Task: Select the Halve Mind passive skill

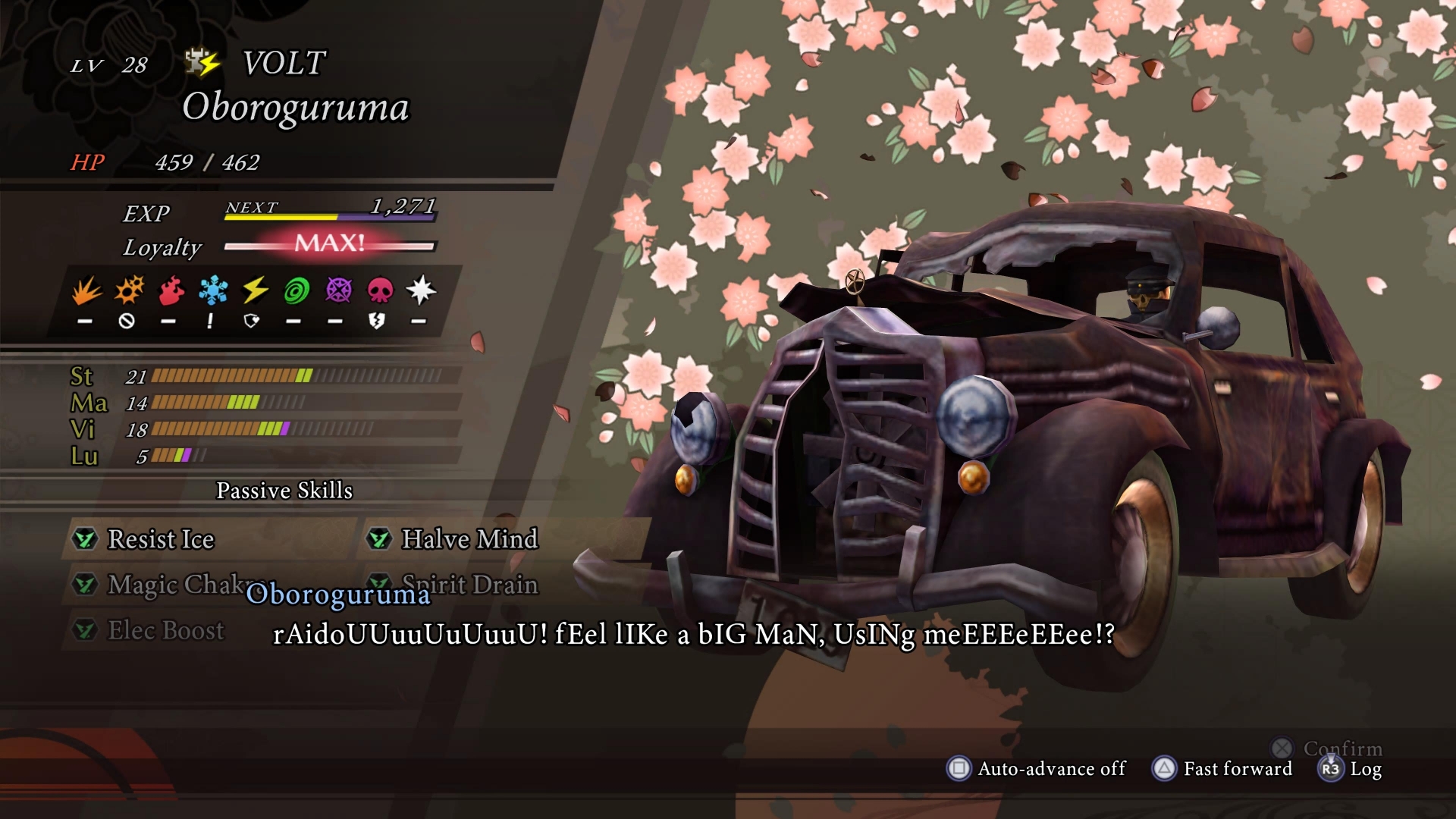Action: (469, 539)
